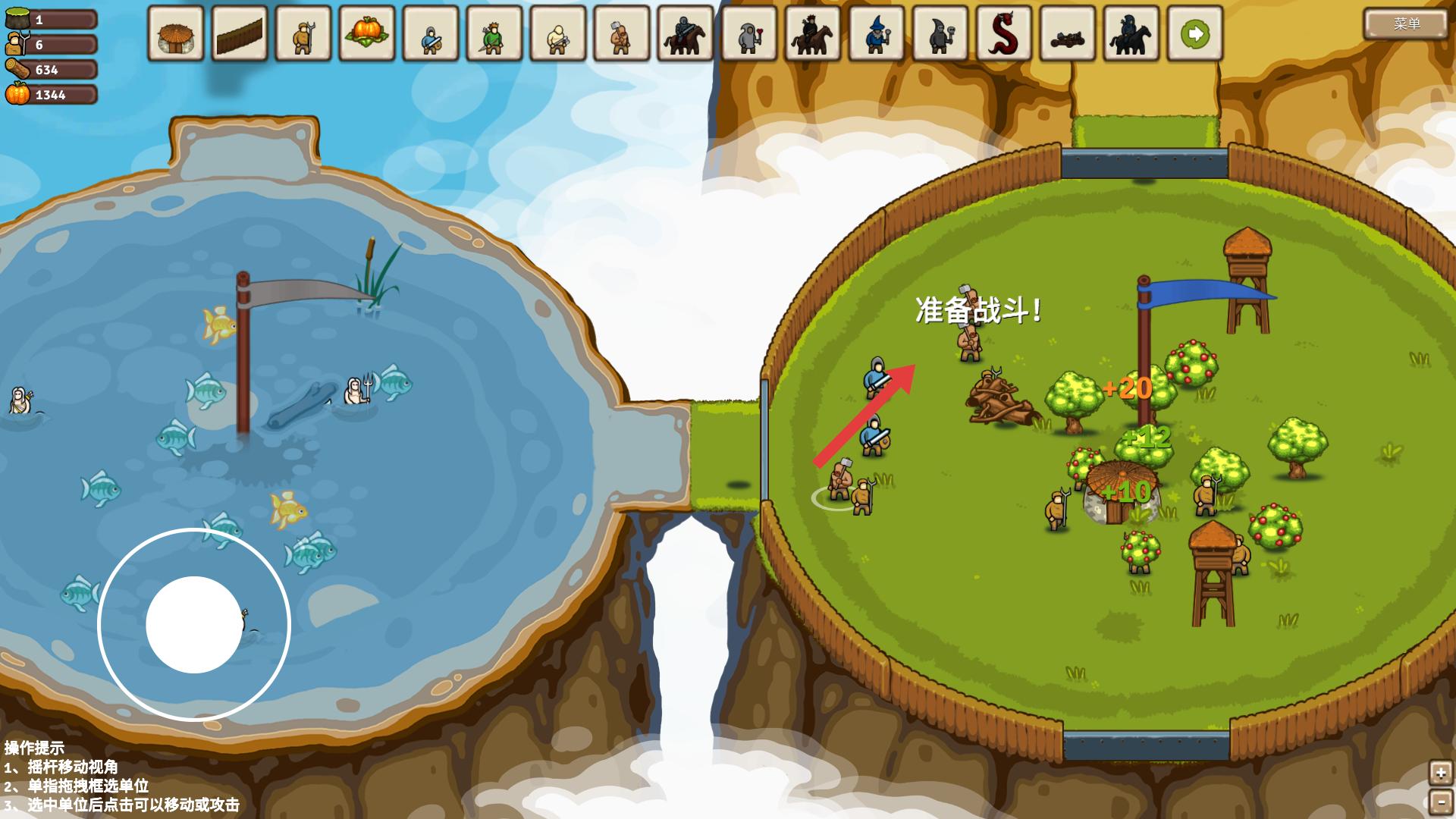Recruit the armored knight on brown horse
1456x819 pixels.
685,34
